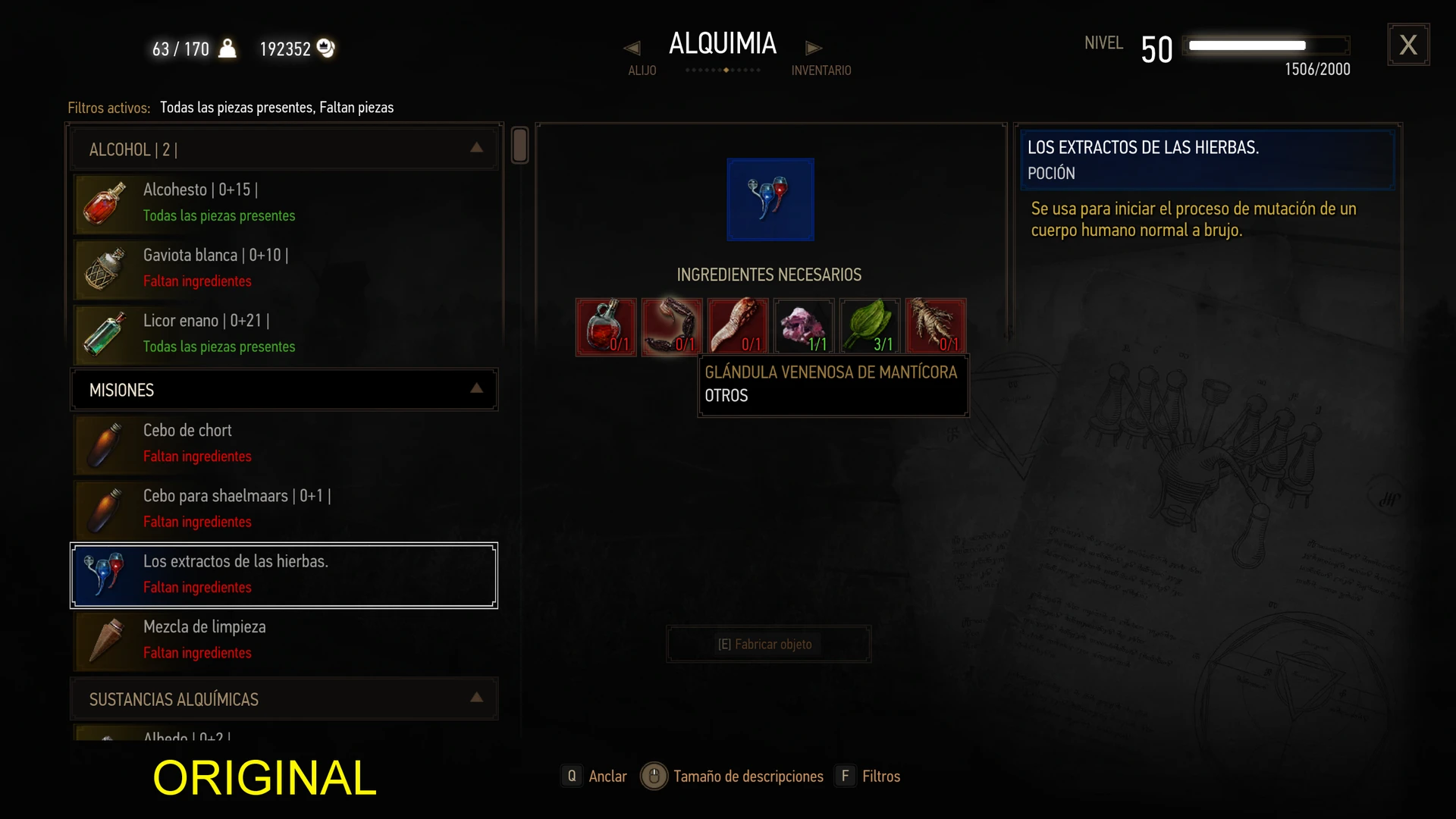Select the Alcohesto recipe
1456x819 pixels.
point(285,203)
